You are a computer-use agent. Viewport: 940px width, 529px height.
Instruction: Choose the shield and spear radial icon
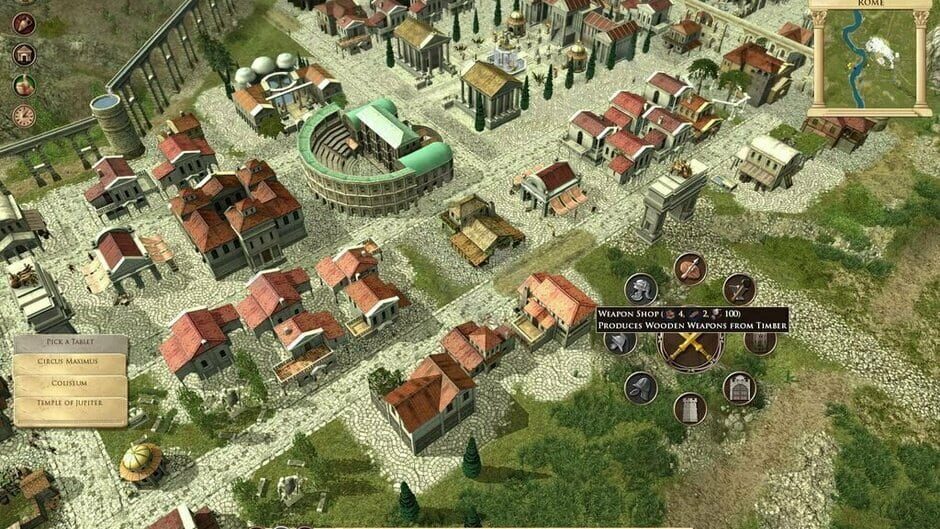pos(690,268)
